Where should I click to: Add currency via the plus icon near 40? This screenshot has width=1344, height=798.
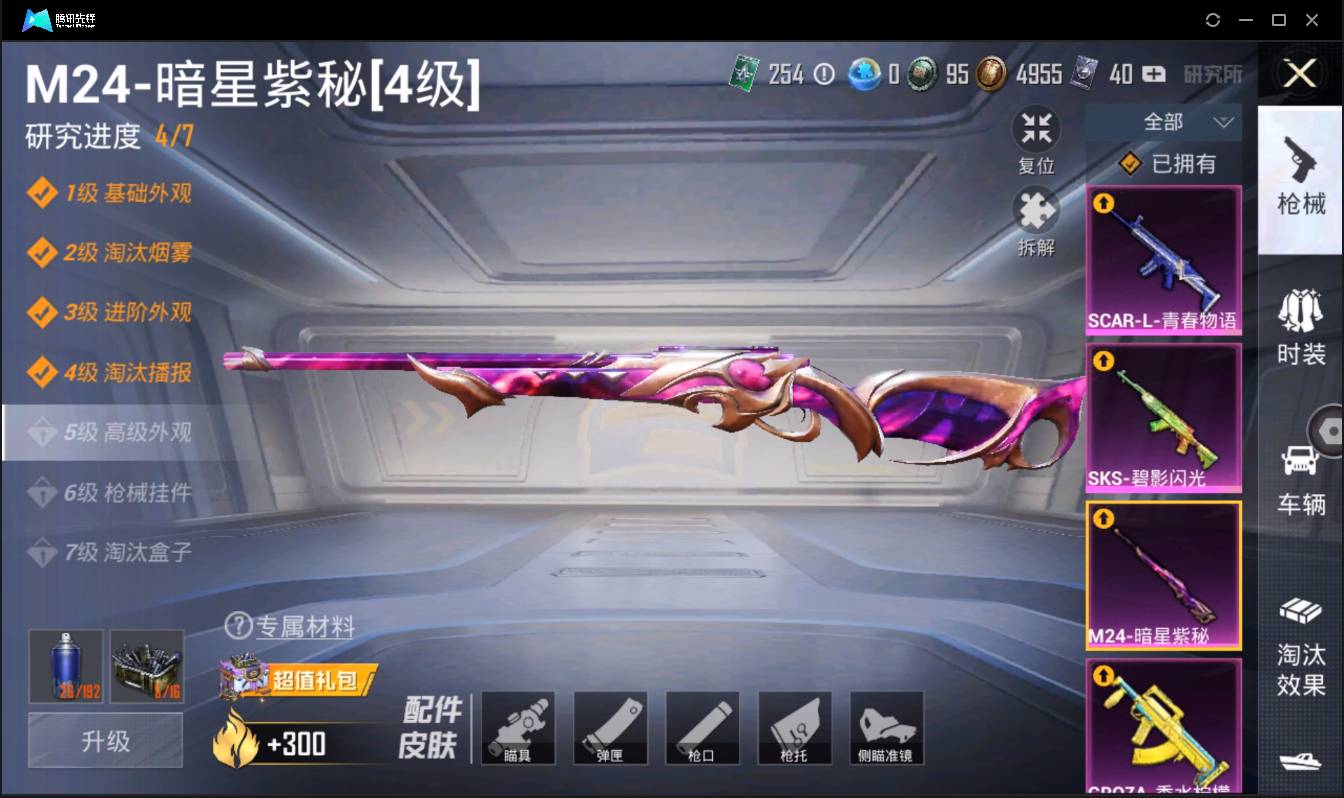1152,74
